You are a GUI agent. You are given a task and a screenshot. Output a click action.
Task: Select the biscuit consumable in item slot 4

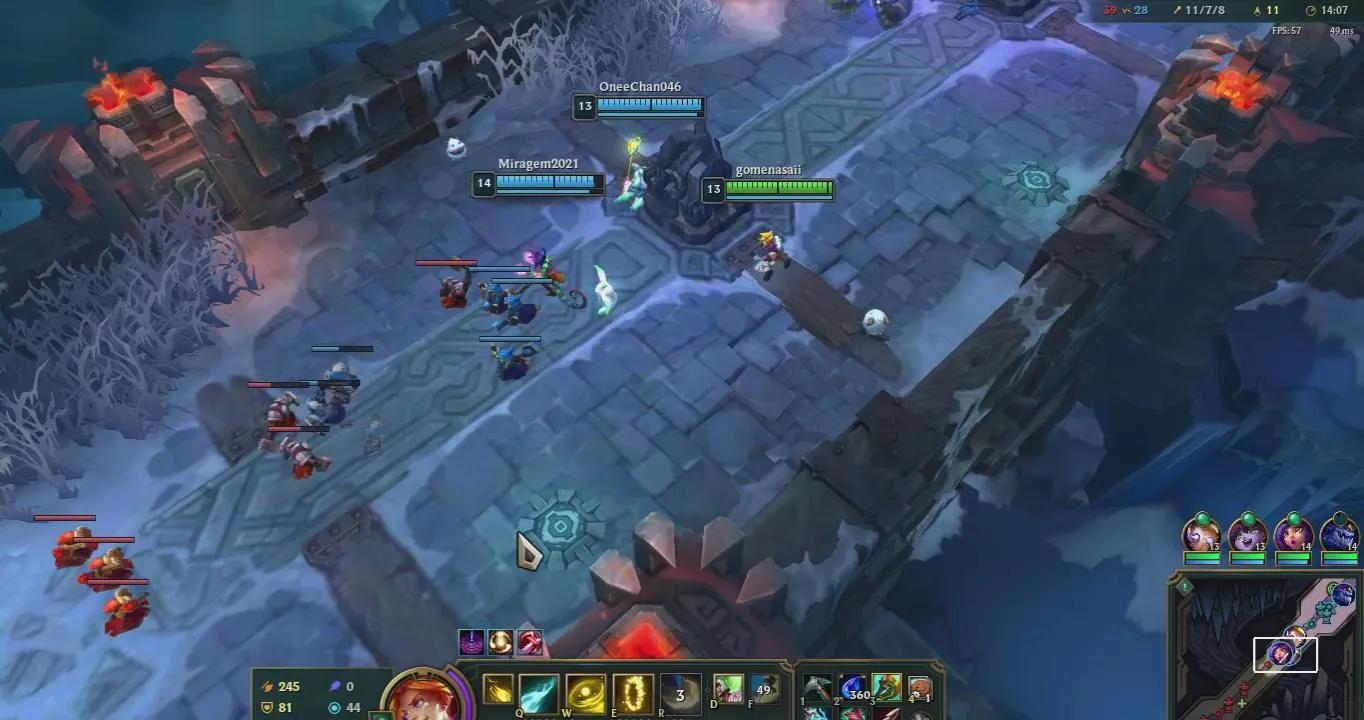click(920, 686)
